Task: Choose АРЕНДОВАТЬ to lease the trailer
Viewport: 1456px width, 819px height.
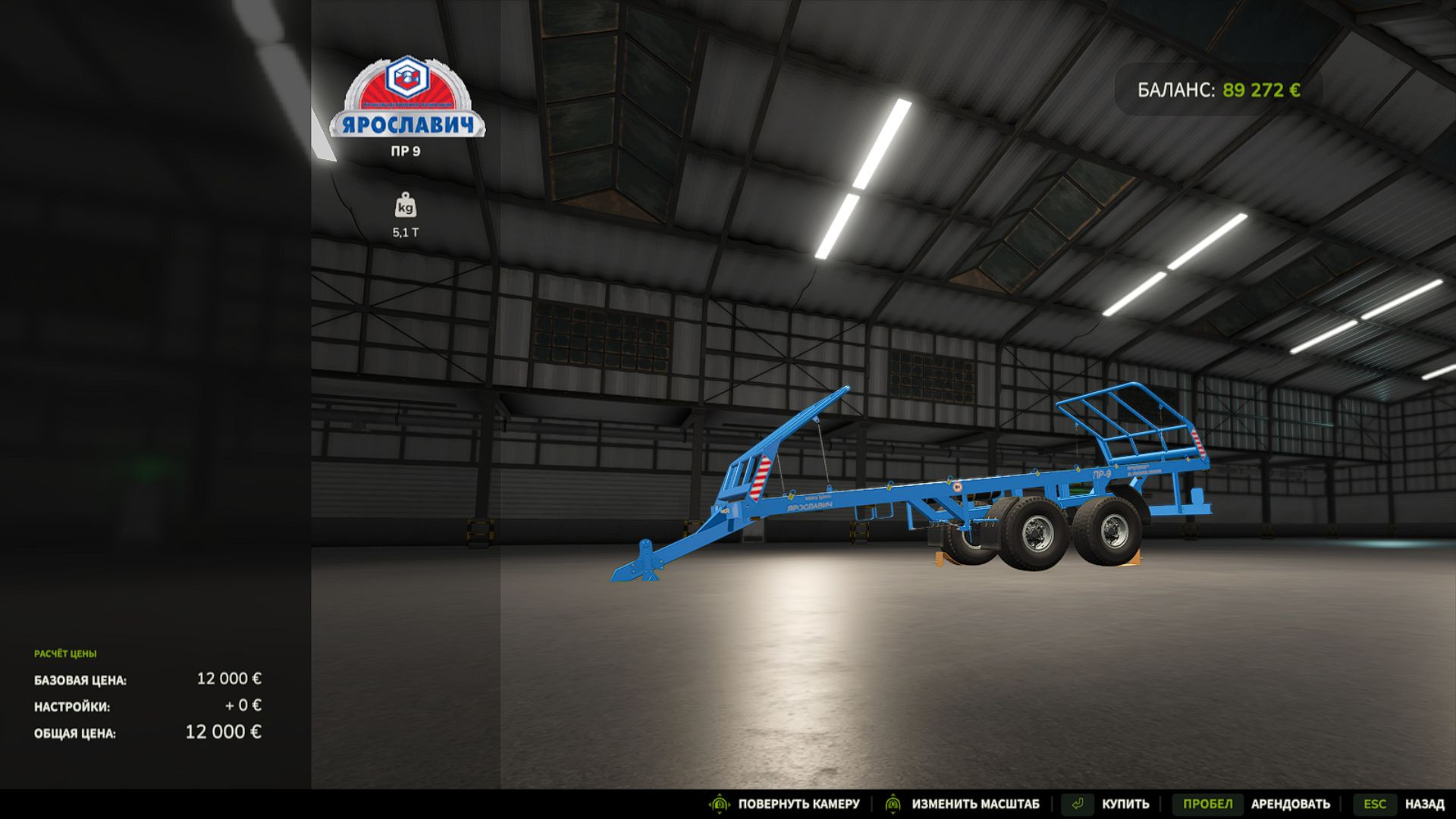Action: (1290, 804)
